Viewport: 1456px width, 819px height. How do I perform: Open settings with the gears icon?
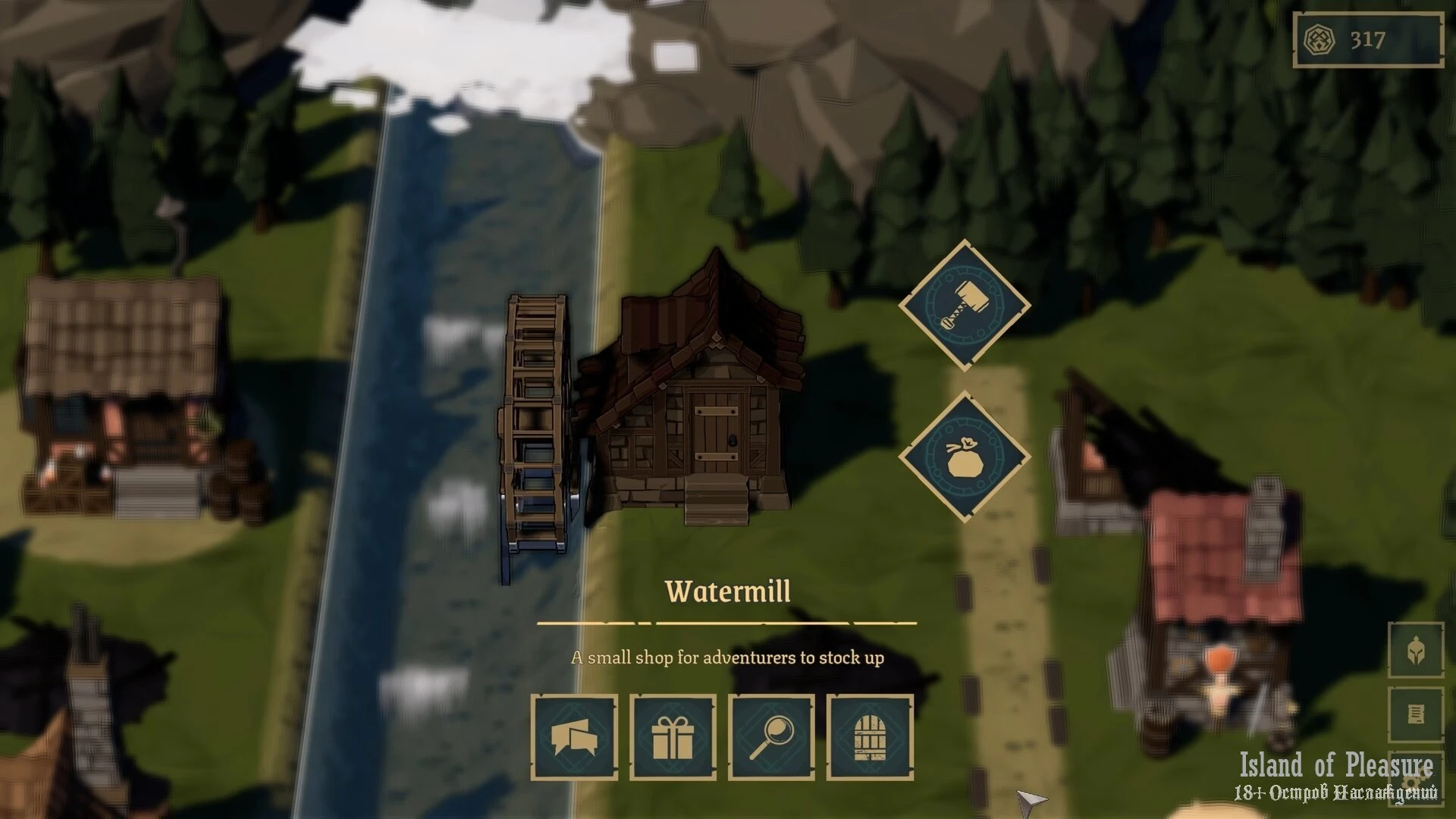coord(1417,780)
